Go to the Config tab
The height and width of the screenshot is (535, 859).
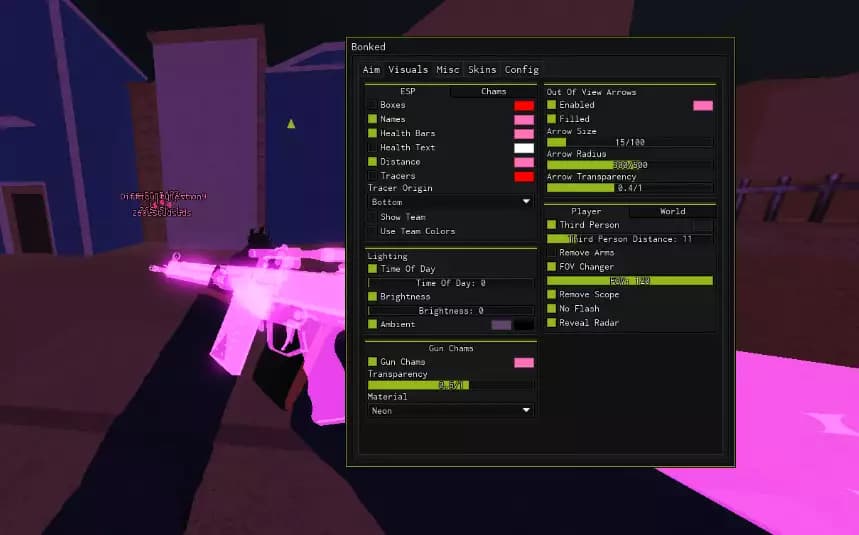(x=521, y=70)
